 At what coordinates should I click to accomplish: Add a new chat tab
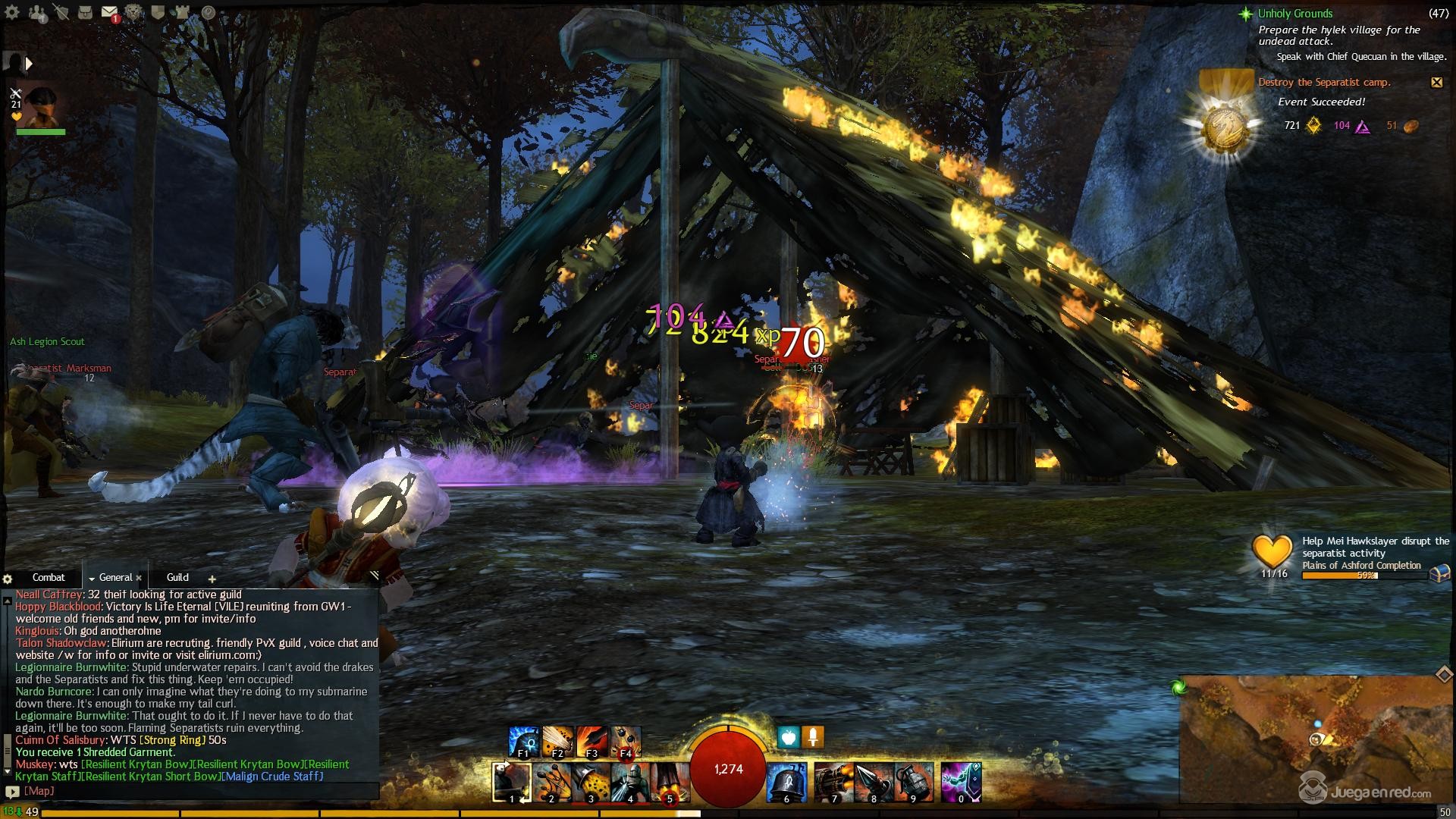(x=212, y=579)
